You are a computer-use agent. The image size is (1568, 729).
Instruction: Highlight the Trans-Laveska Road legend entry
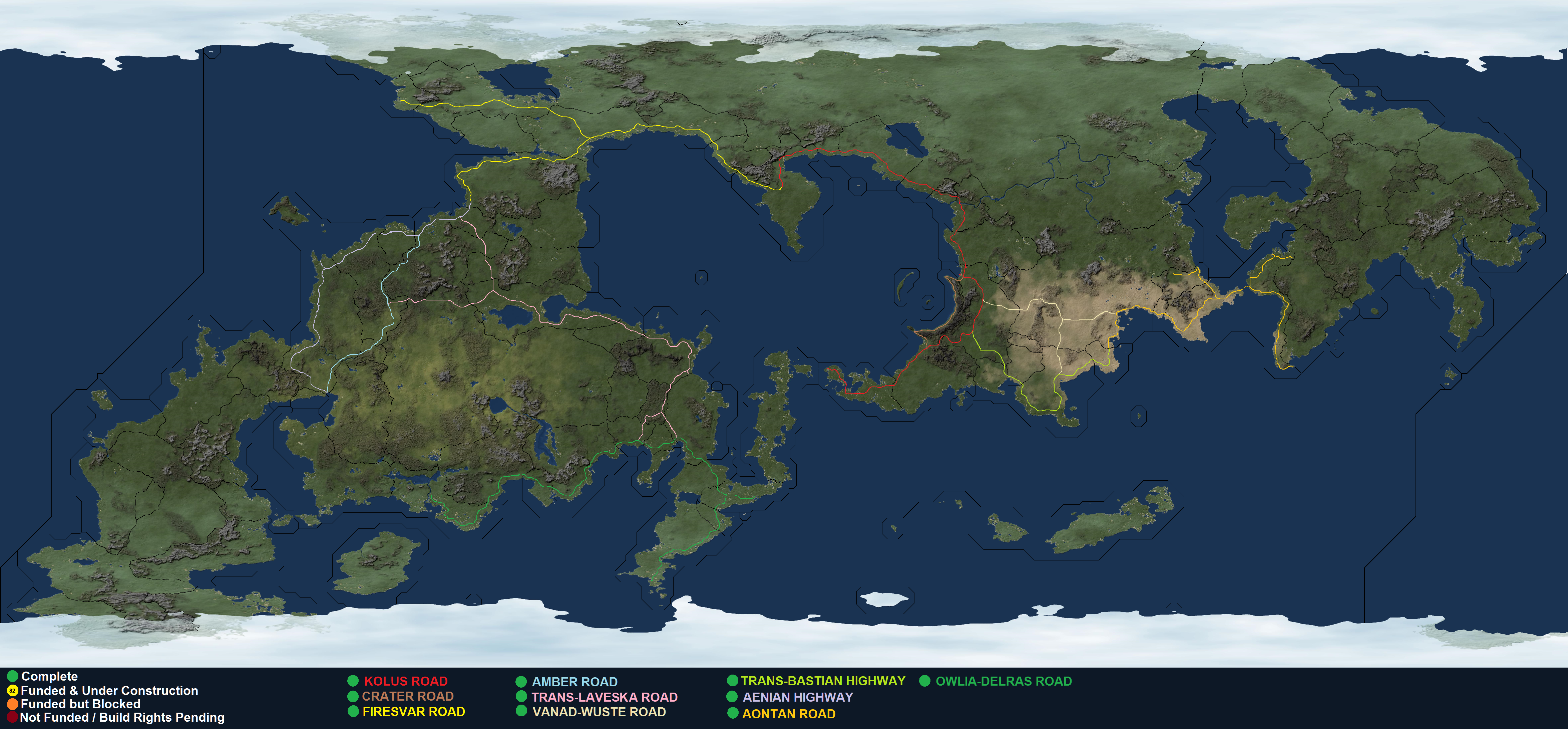pos(604,697)
